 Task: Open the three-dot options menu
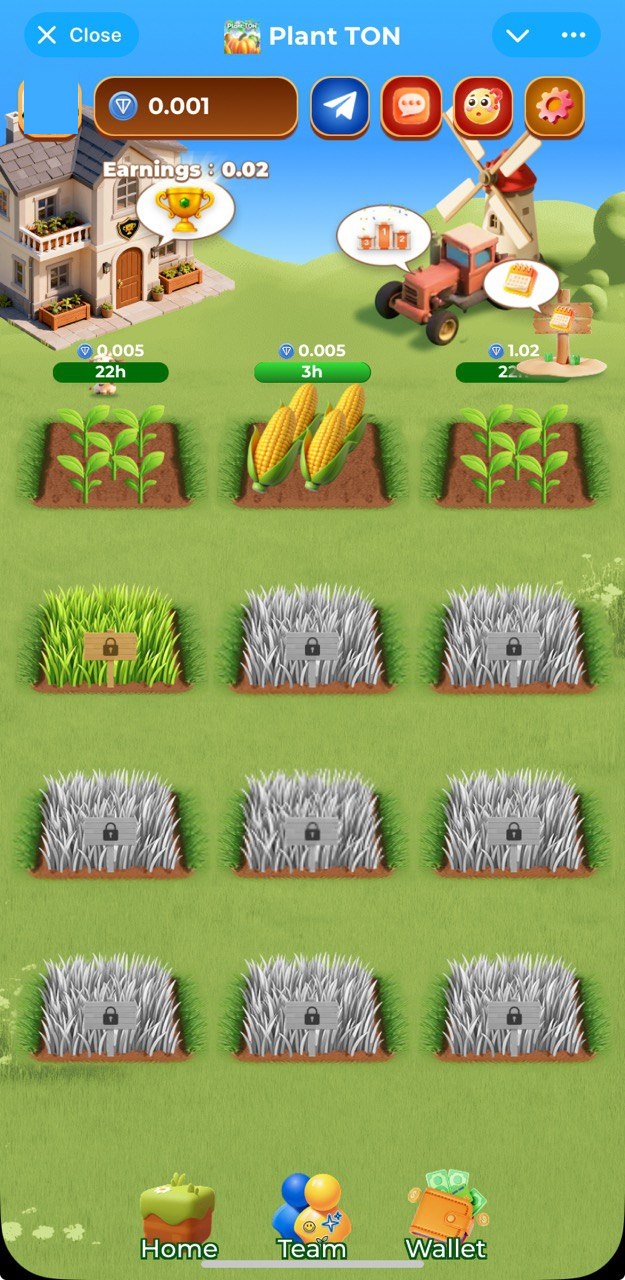click(x=573, y=35)
